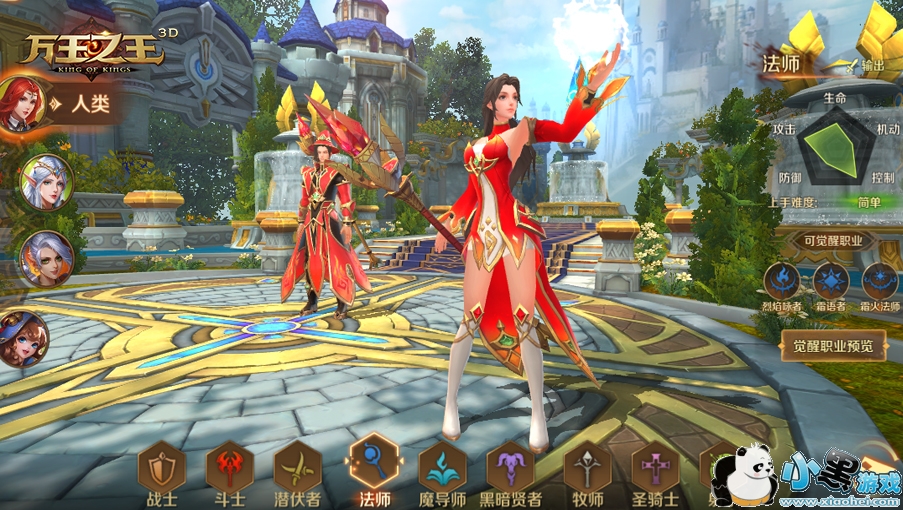Switch to the 魔导师 class
Viewport: 903px width, 510px height.
click(x=443, y=468)
